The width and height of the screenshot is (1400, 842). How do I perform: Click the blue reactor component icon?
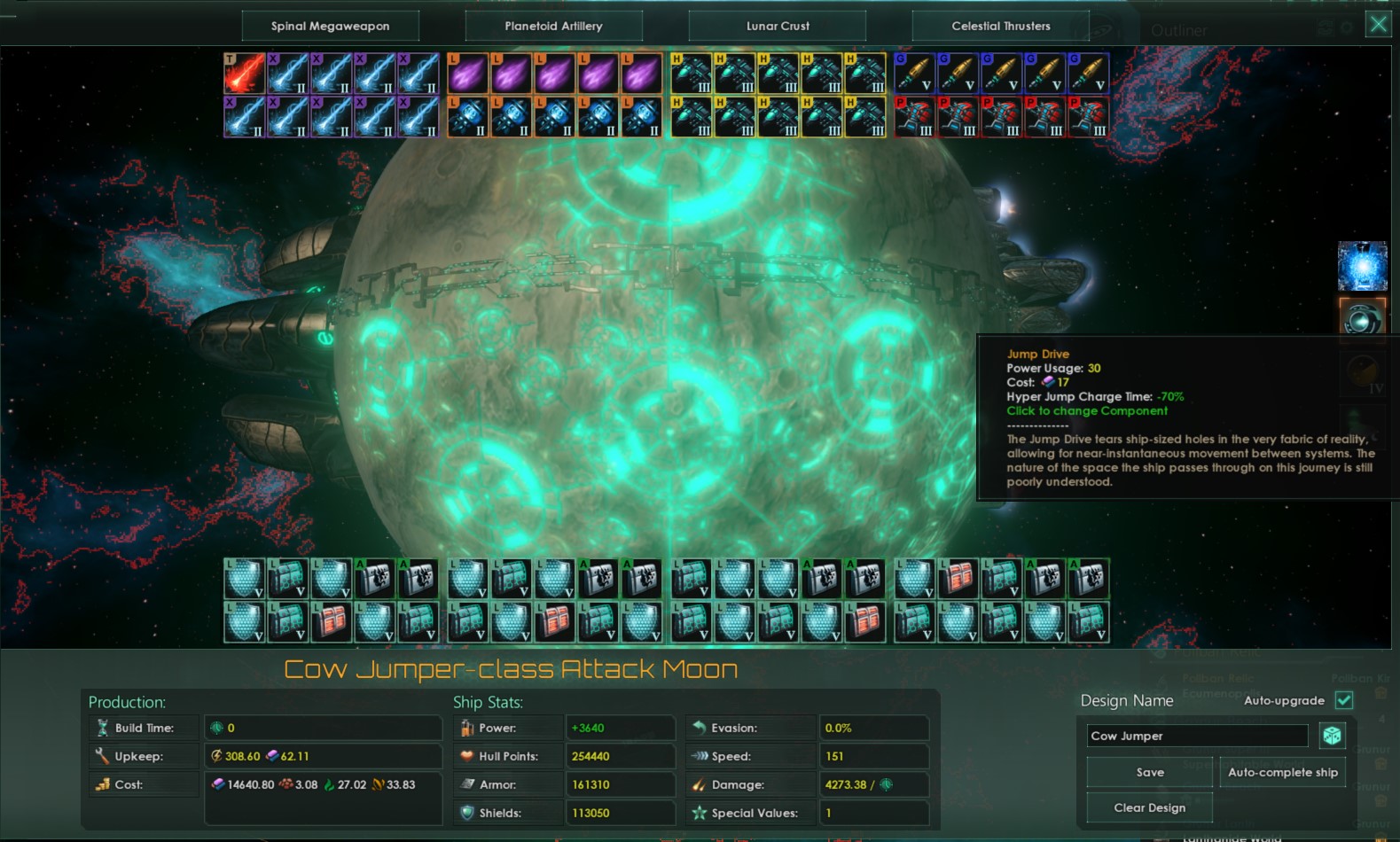pos(1363,265)
